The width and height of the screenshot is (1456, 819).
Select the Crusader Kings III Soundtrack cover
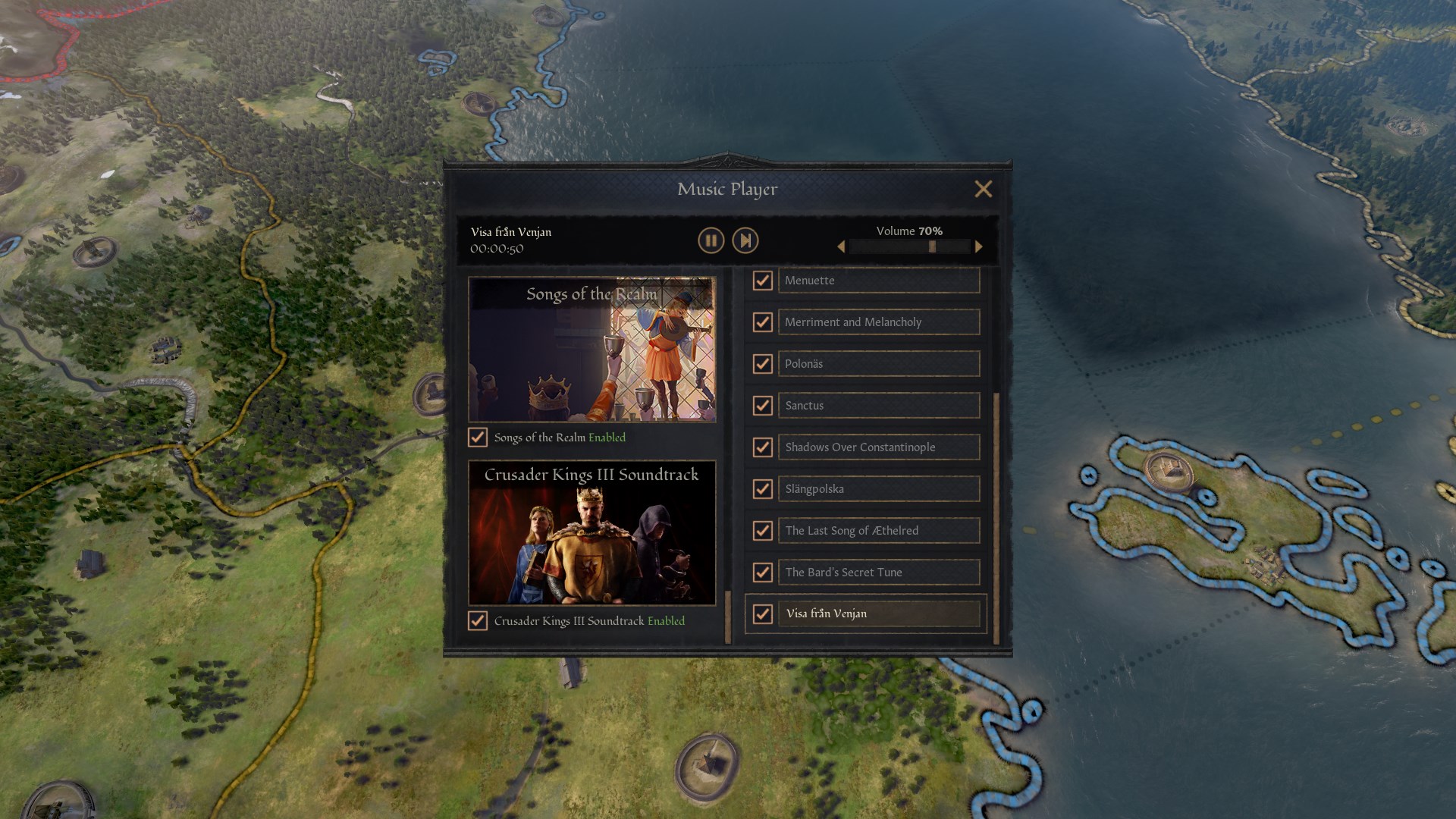pos(591,532)
